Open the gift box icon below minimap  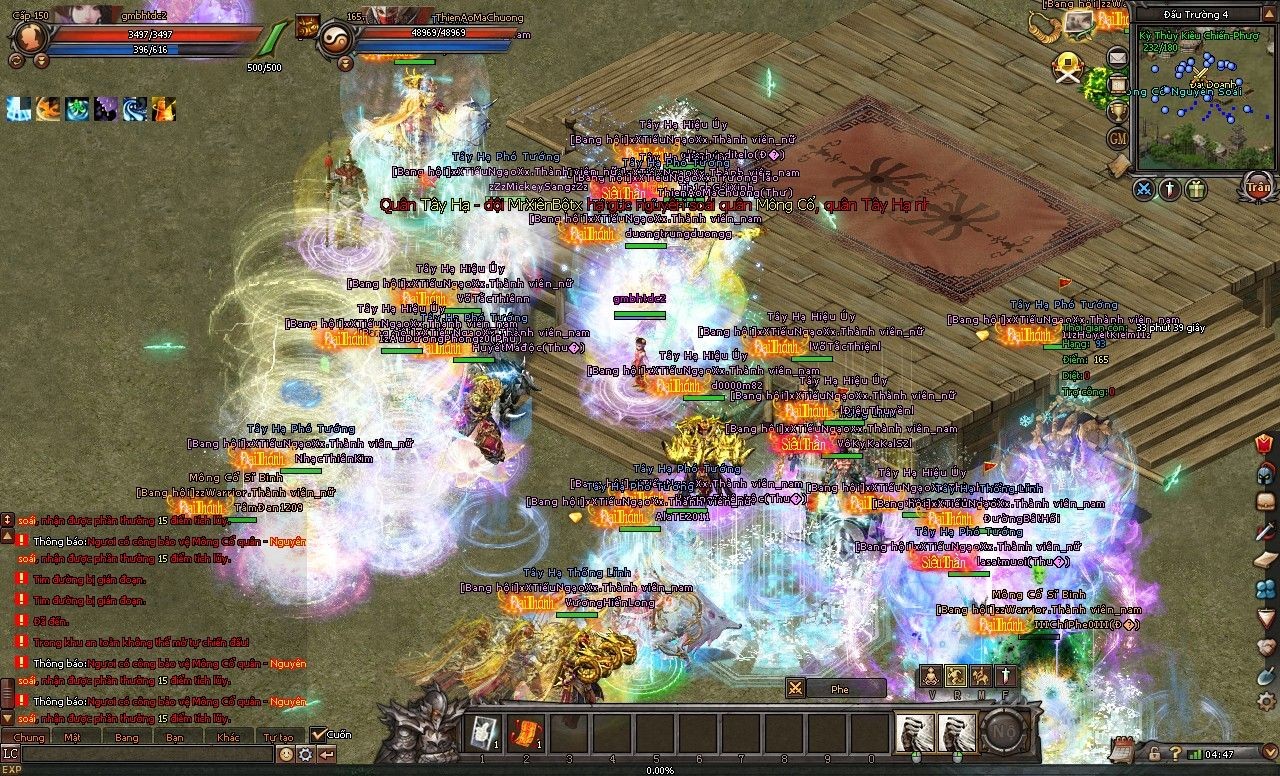coord(1196,189)
